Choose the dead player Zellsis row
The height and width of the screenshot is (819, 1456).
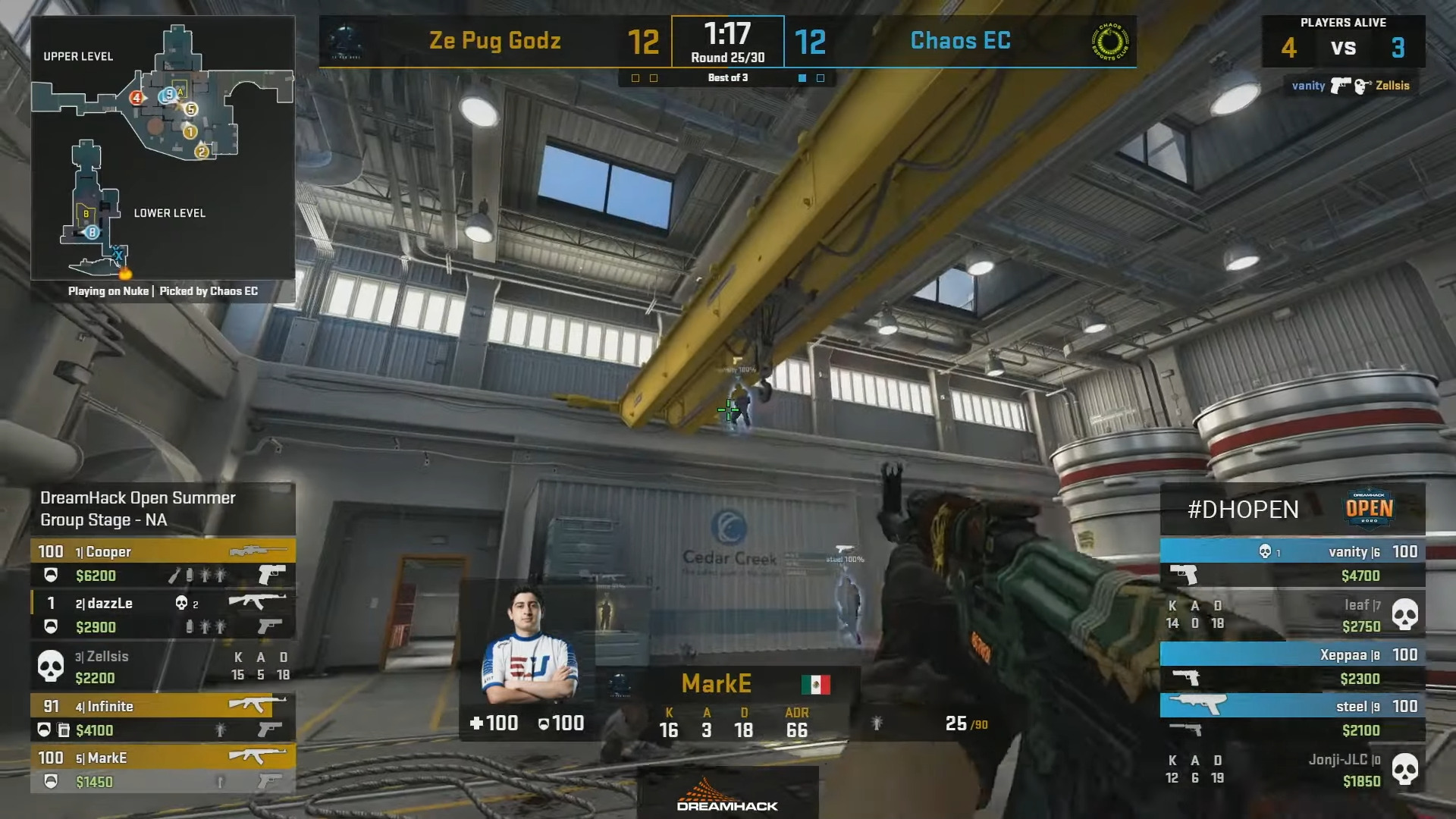click(x=162, y=666)
